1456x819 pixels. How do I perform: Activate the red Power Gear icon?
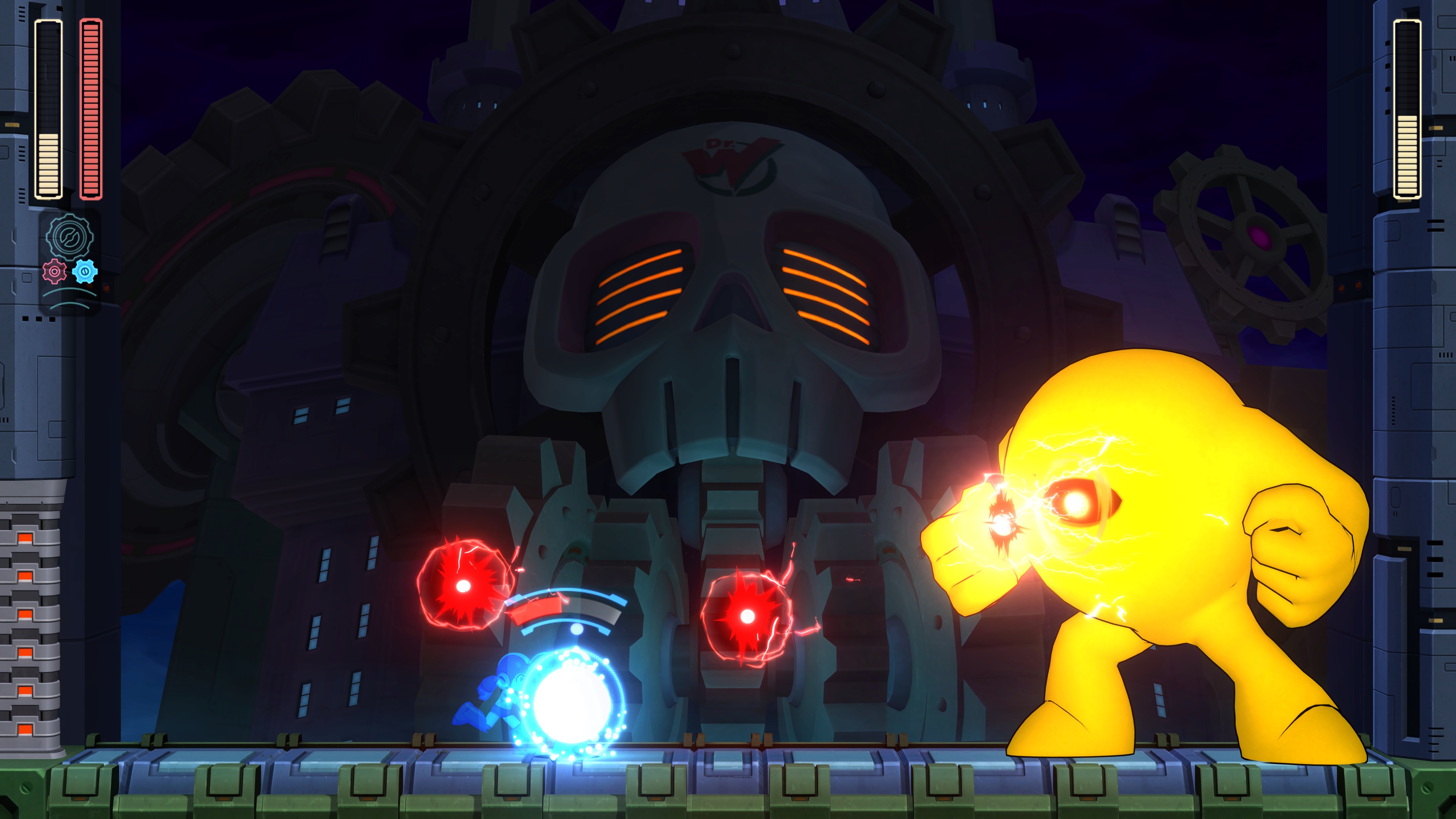point(54,271)
